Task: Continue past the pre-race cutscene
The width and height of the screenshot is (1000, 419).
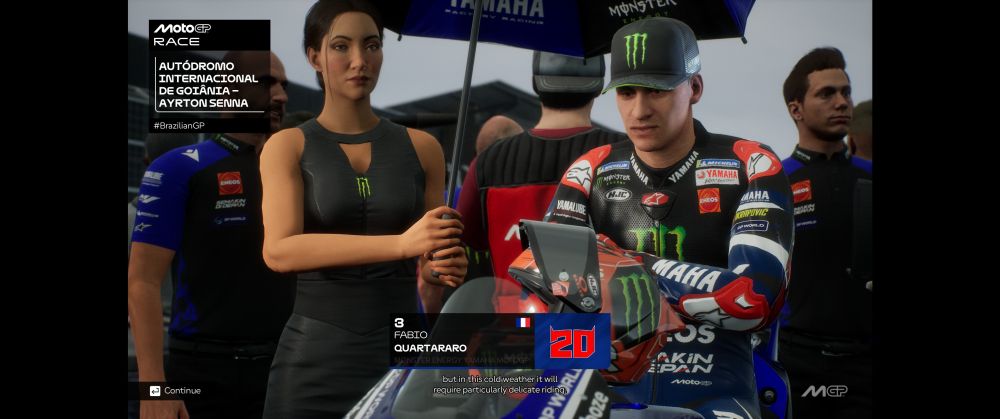Action: click(x=176, y=390)
